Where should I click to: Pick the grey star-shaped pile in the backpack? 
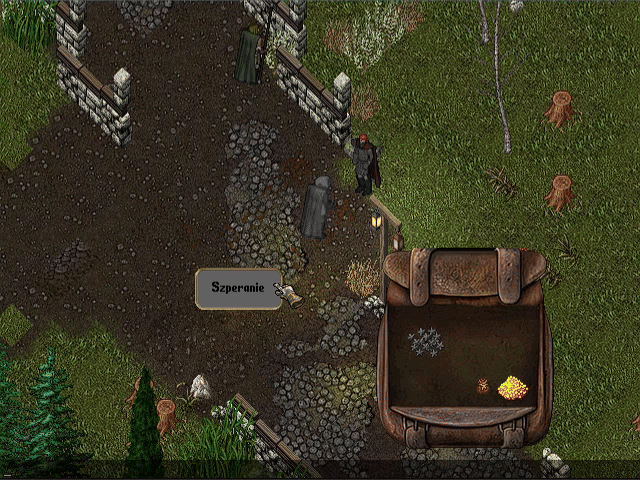(x=427, y=341)
